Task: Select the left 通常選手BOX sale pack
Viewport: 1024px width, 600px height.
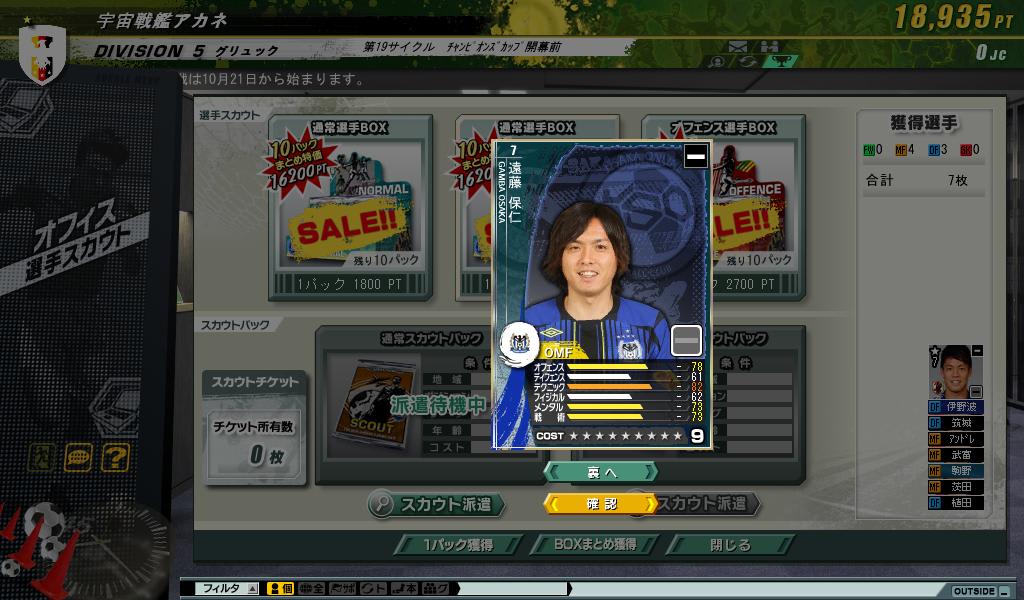Action: click(350, 210)
